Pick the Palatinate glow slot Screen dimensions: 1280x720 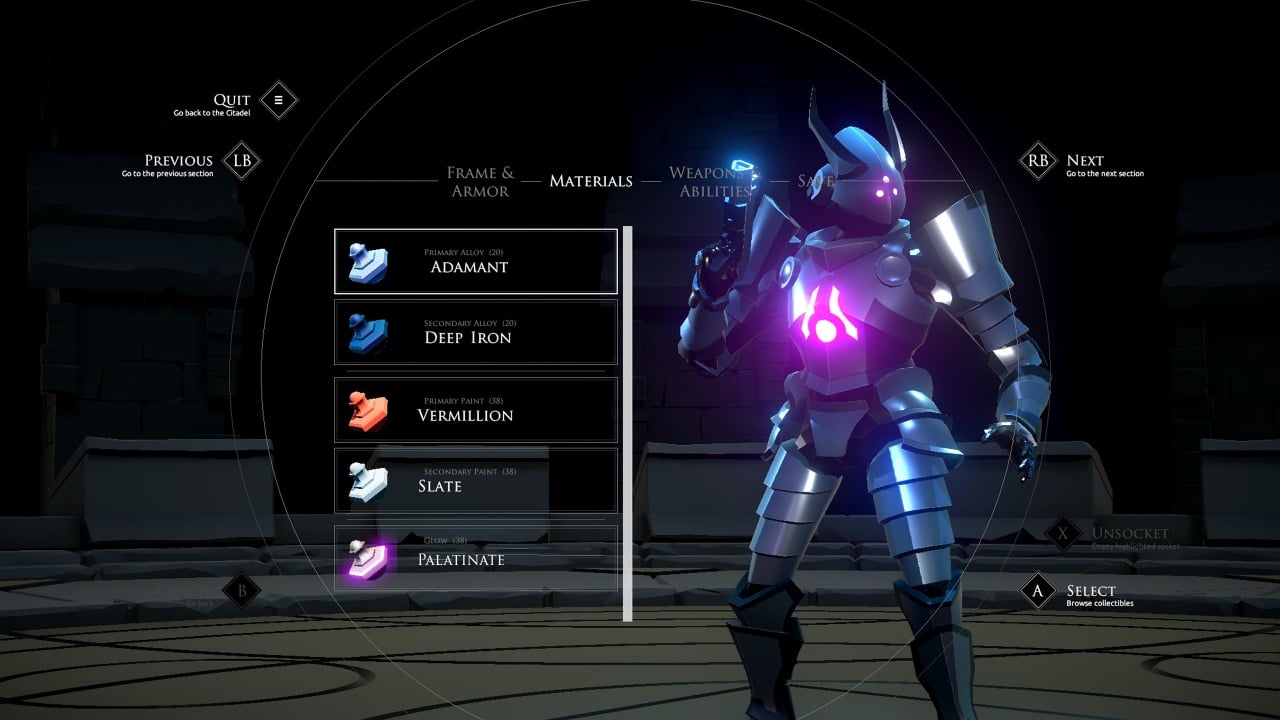(x=475, y=558)
